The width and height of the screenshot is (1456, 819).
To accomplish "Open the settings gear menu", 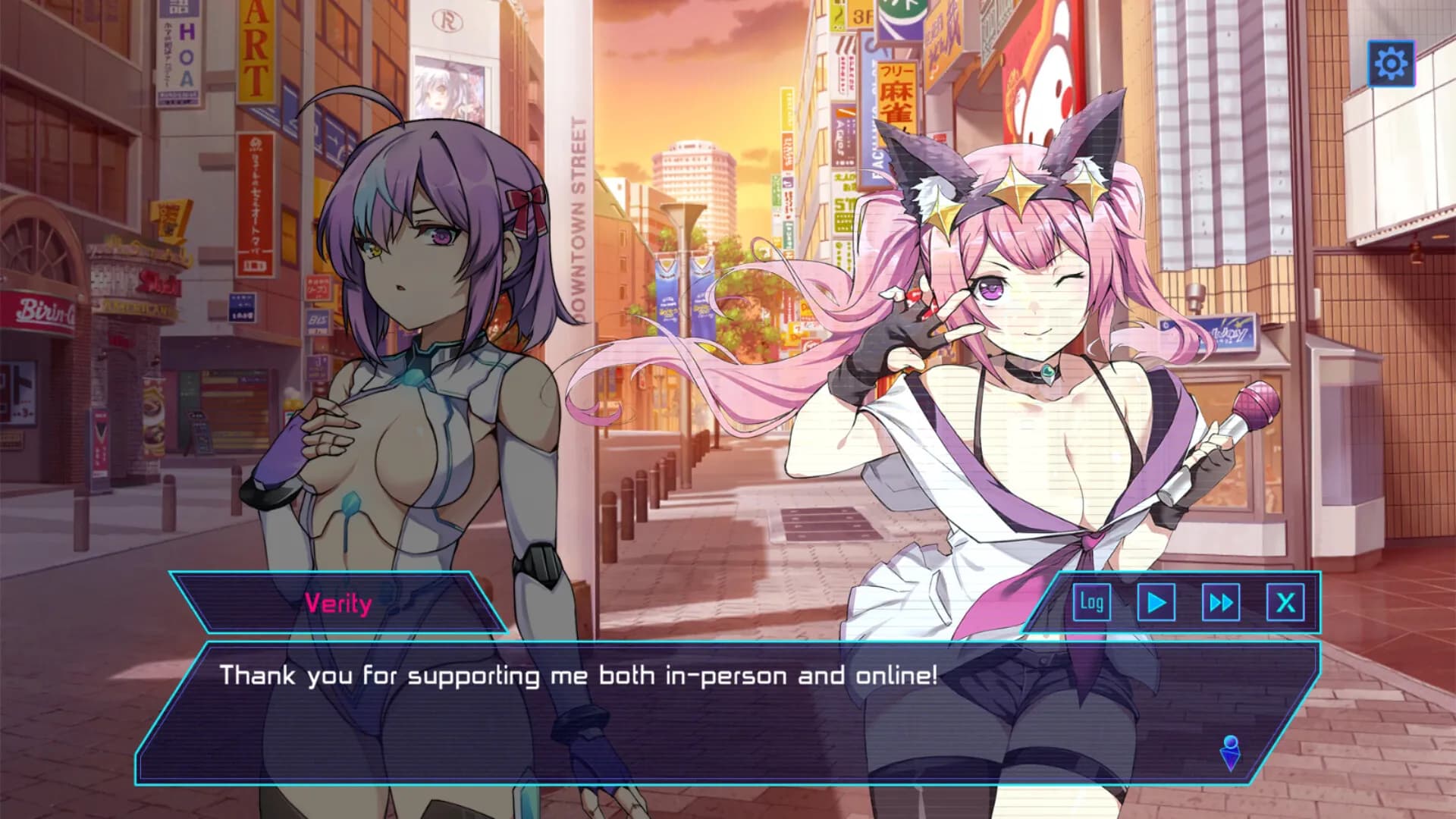I will (1391, 63).
